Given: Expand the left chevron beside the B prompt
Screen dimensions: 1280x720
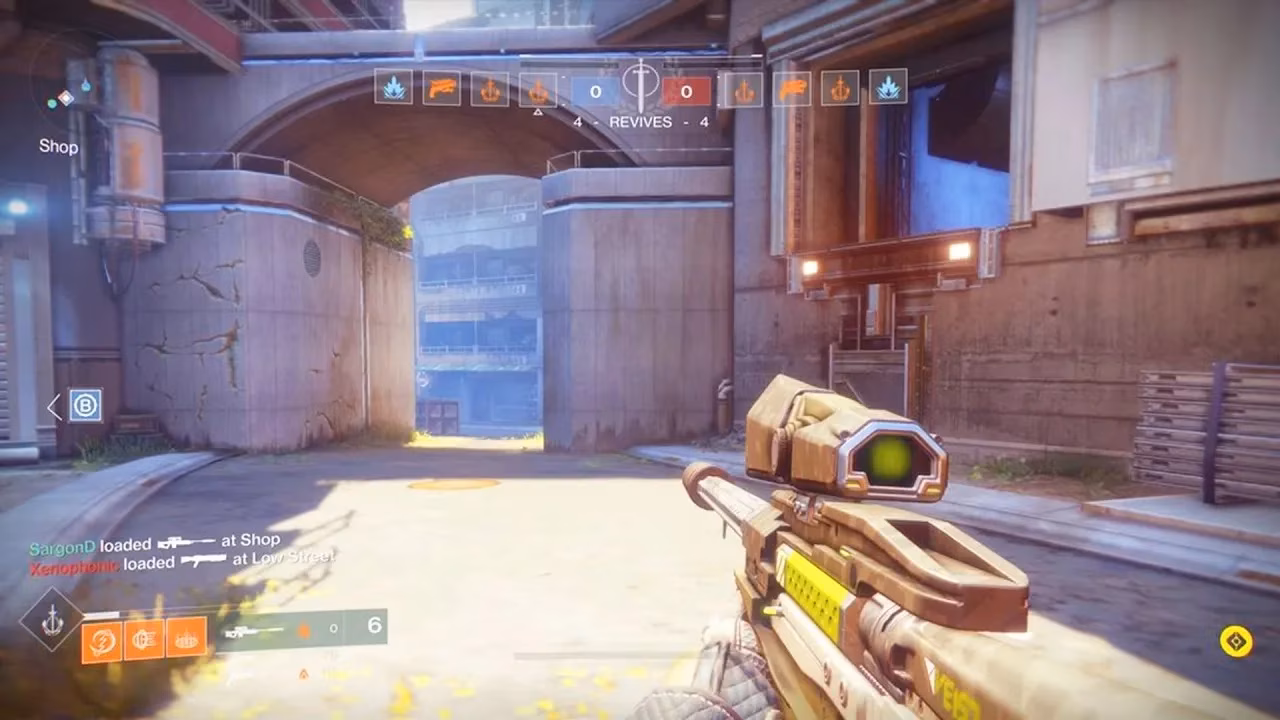Looking at the screenshot, I should [x=54, y=407].
